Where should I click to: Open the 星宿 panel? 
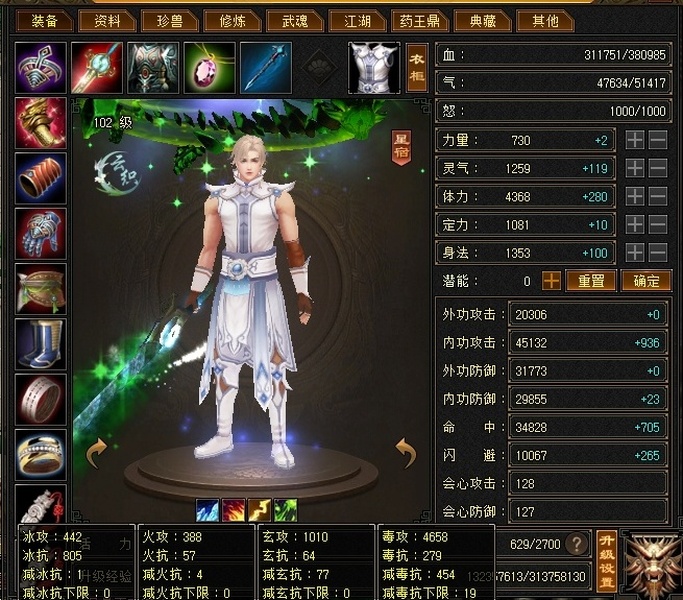point(400,147)
